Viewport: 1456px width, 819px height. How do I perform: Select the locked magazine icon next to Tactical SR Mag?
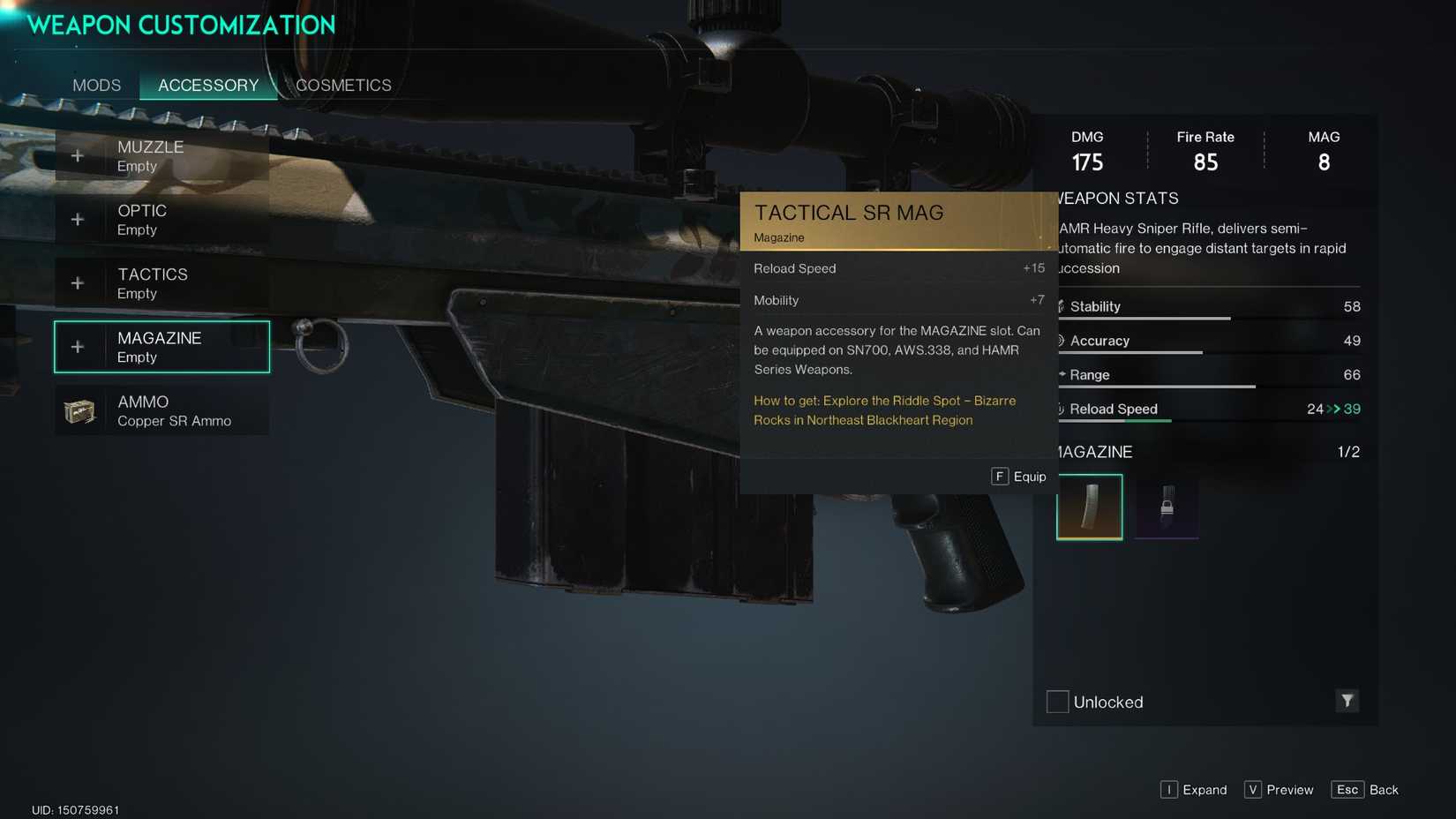click(x=1166, y=507)
